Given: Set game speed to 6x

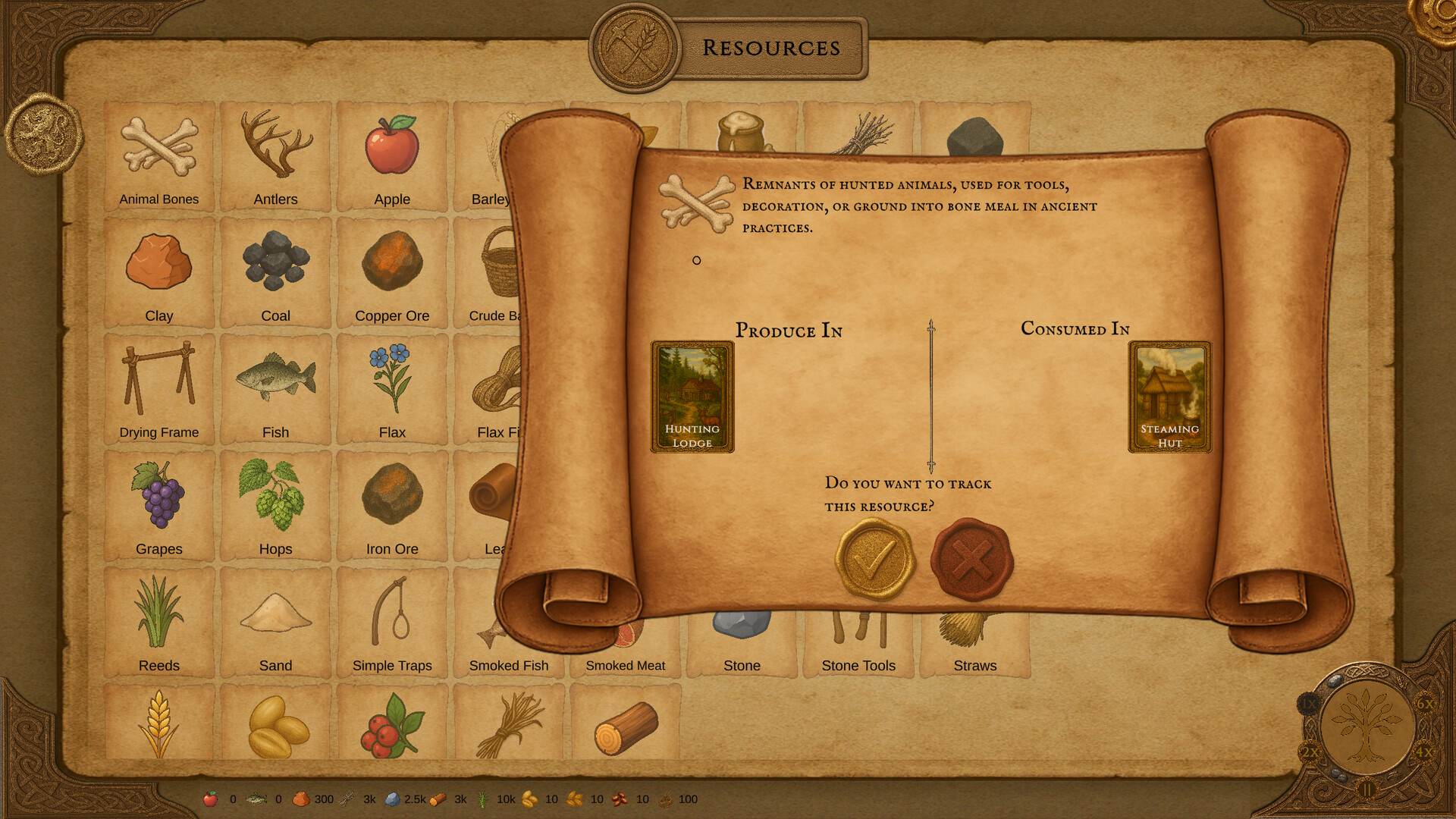Looking at the screenshot, I should pyautogui.click(x=1425, y=704).
